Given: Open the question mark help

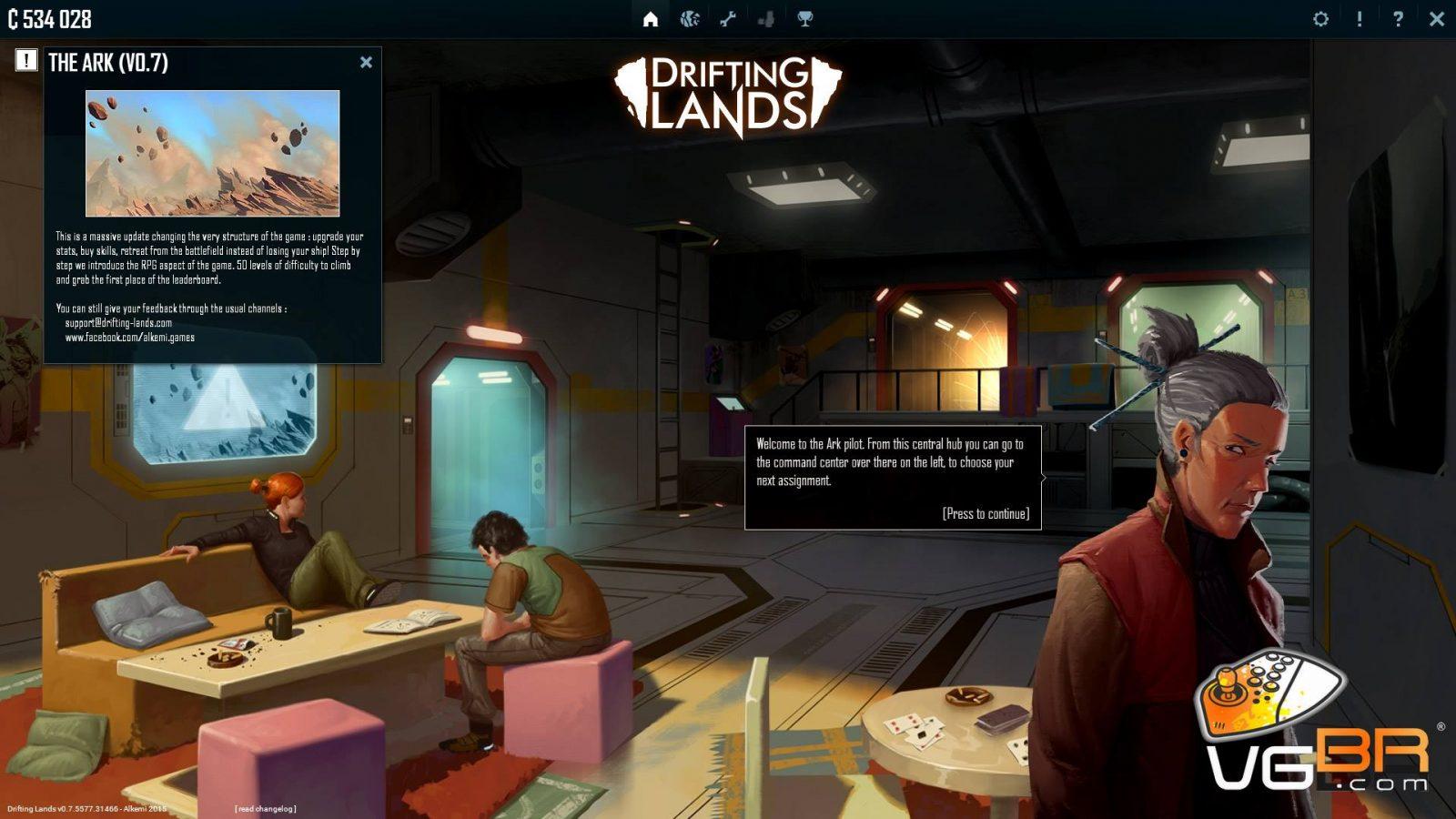Looking at the screenshot, I should (x=1398, y=19).
